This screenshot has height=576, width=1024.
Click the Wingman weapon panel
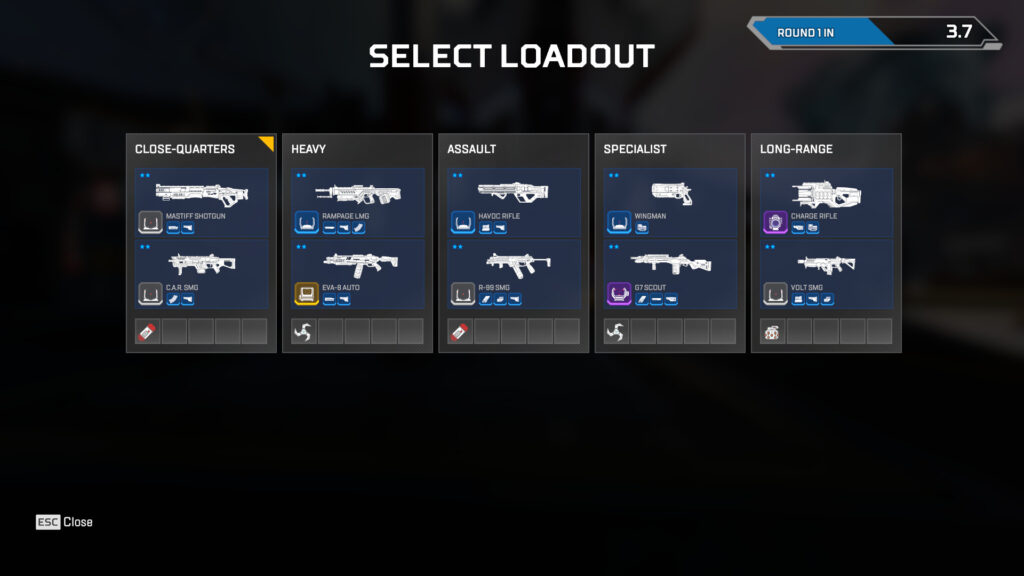670,203
